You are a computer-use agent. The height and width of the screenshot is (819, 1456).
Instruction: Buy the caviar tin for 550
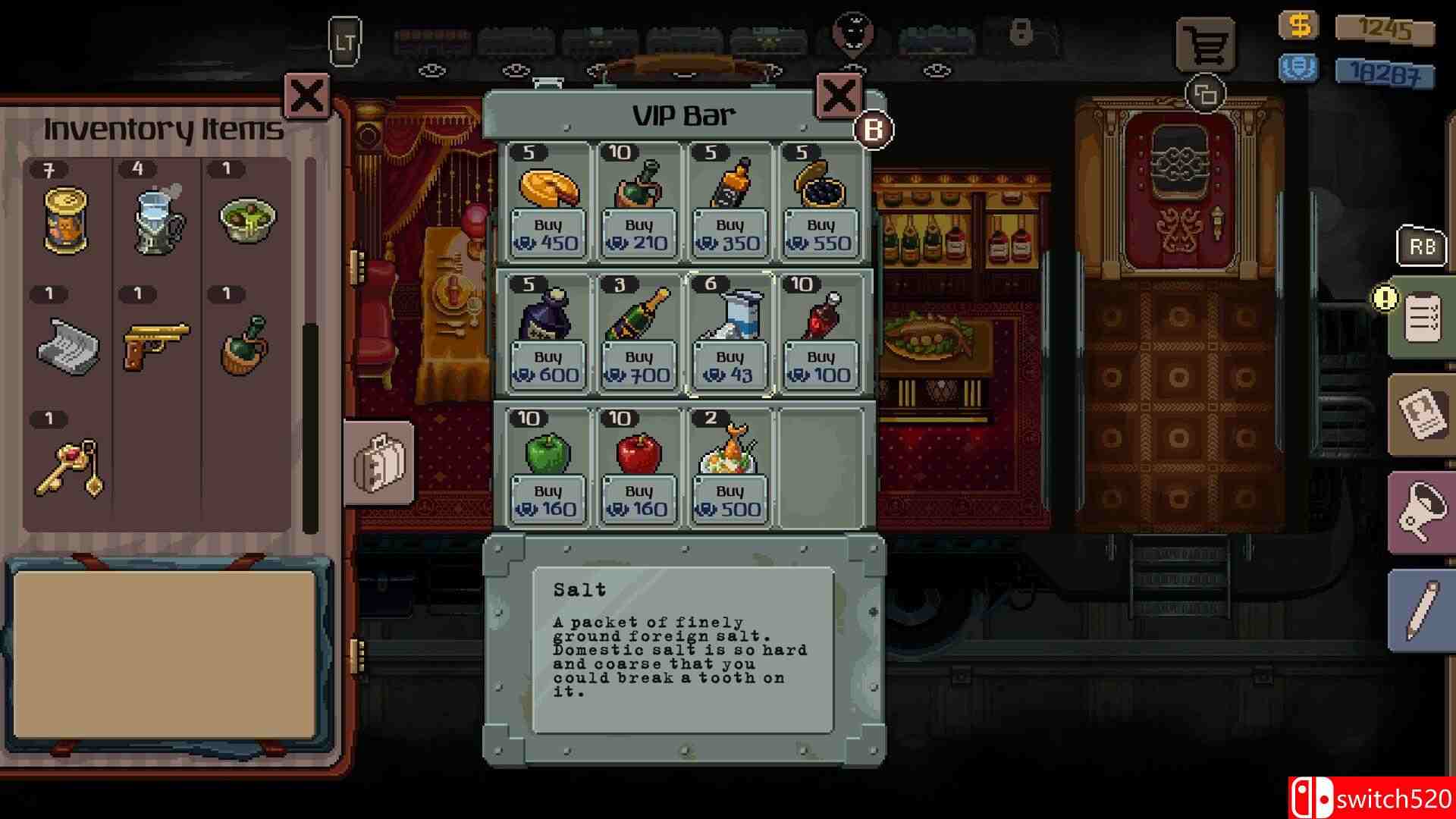click(x=820, y=234)
